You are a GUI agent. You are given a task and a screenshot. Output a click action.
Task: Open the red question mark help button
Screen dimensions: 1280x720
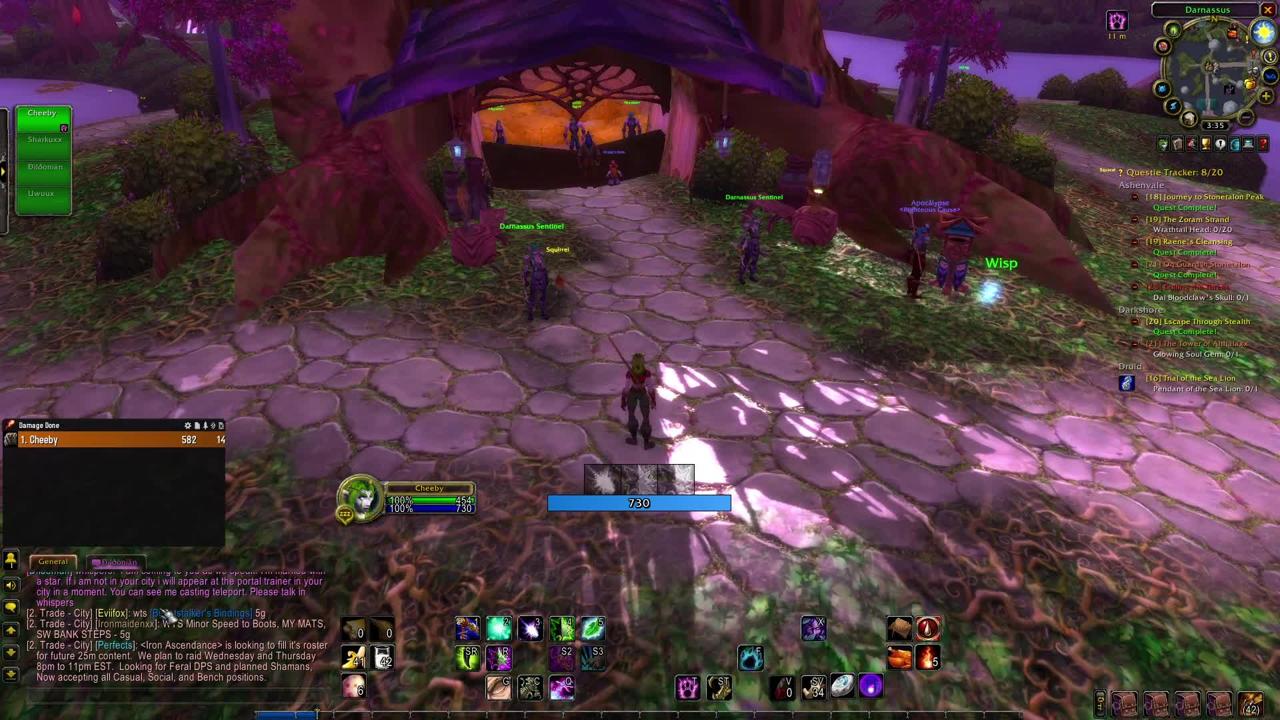1262,144
